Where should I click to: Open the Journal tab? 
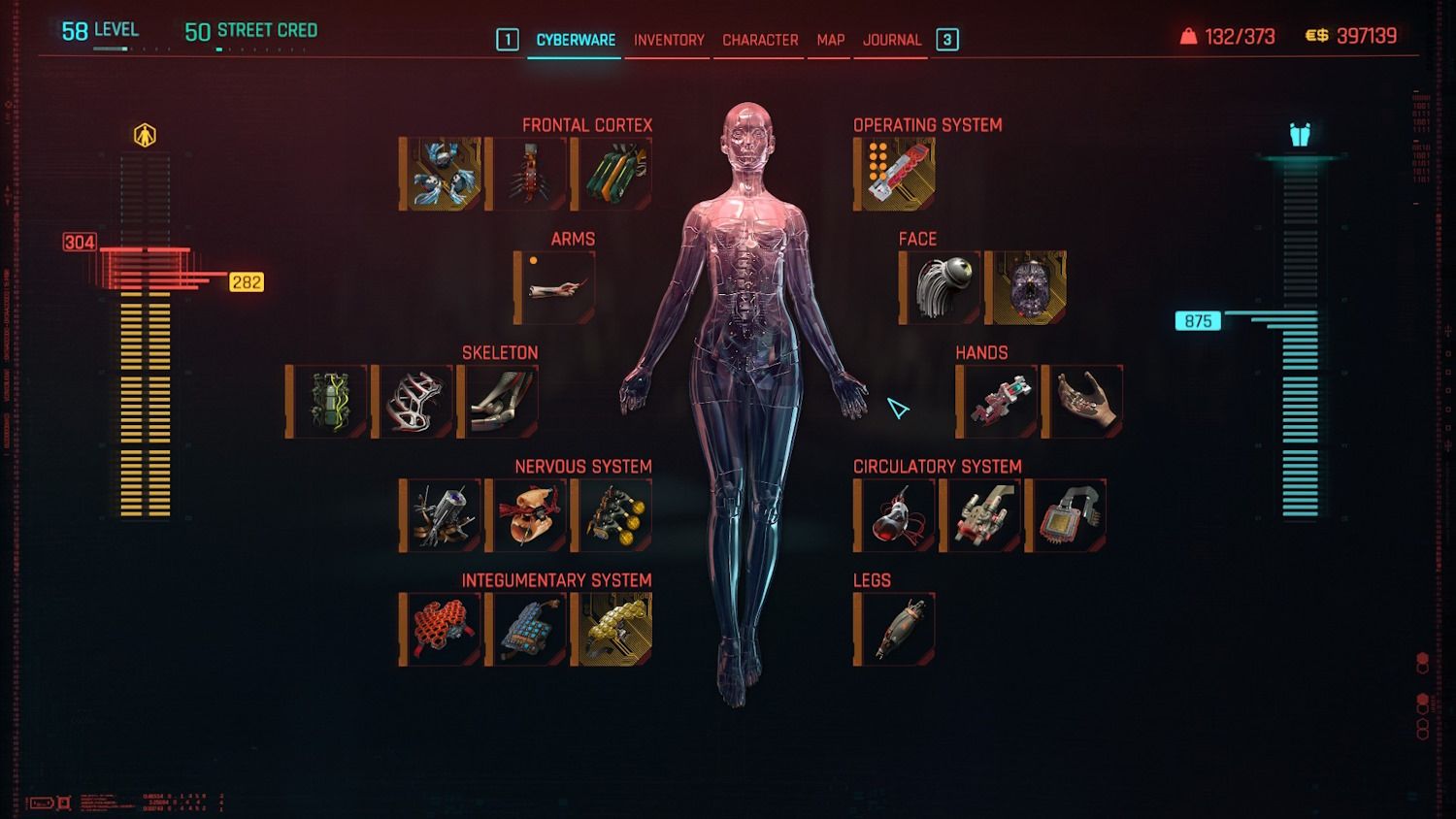892,40
